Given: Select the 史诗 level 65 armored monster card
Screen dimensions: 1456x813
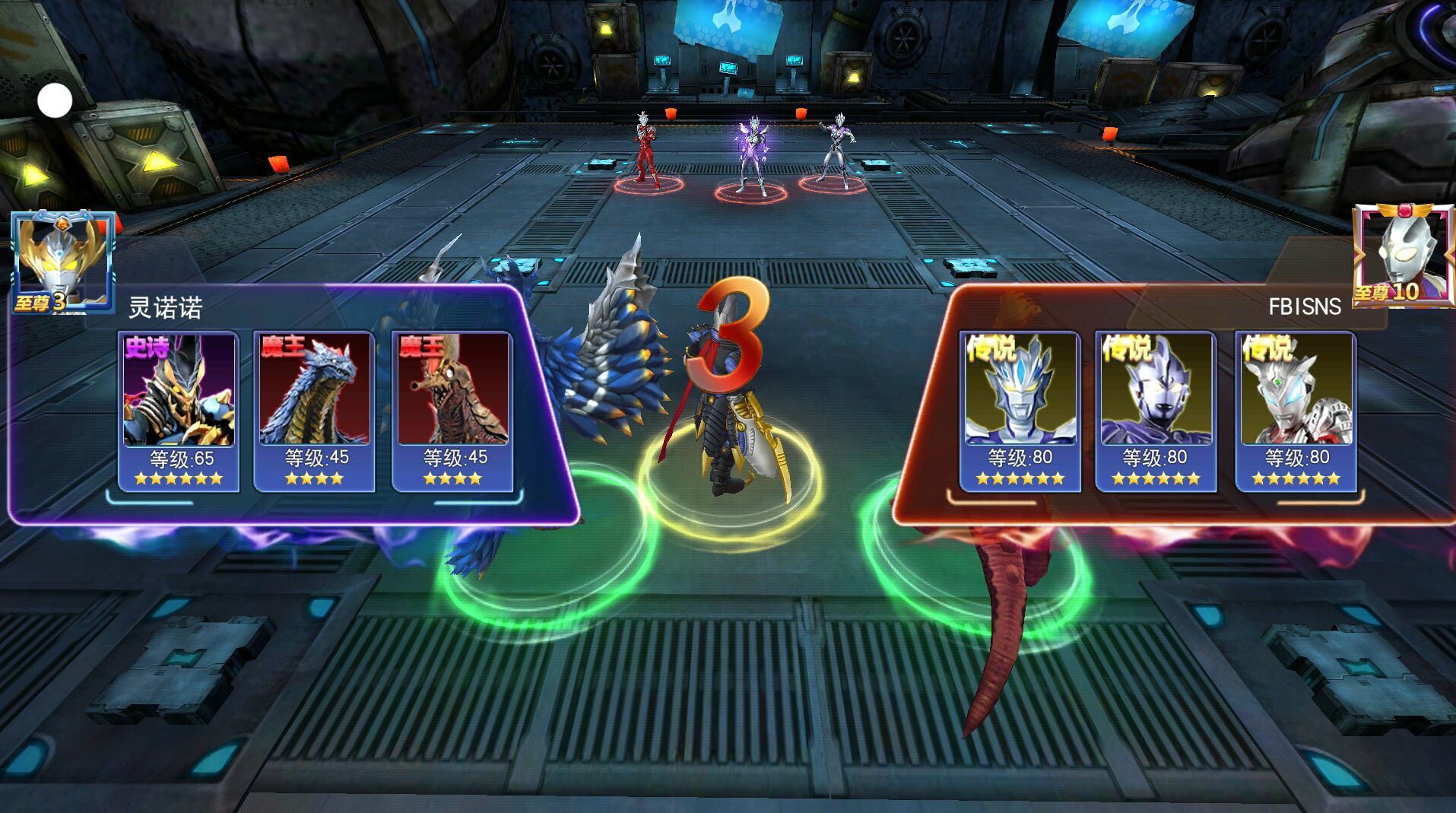Looking at the screenshot, I should click(179, 411).
